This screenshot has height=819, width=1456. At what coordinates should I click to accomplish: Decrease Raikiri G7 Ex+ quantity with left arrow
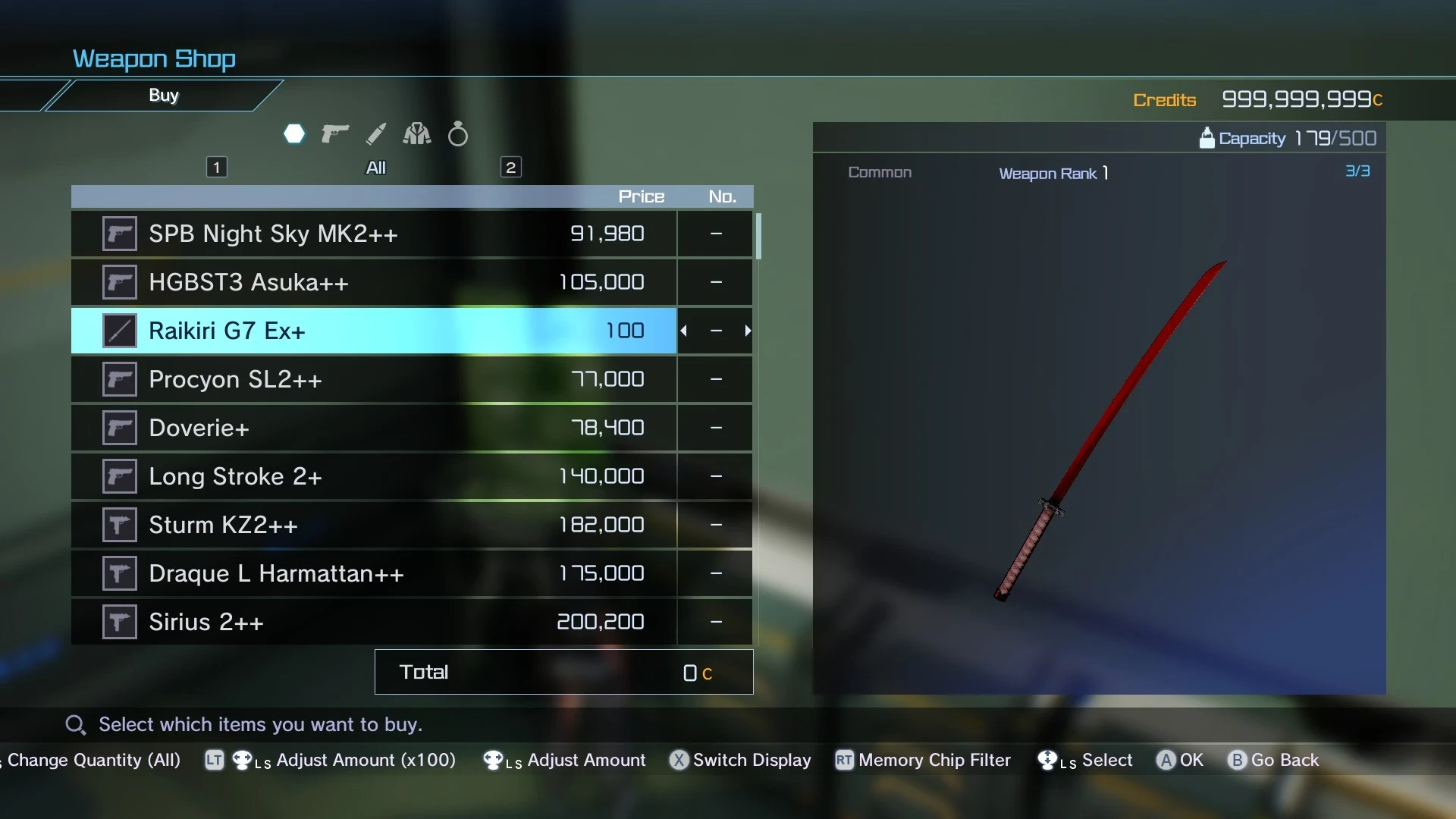click(685, 330)
